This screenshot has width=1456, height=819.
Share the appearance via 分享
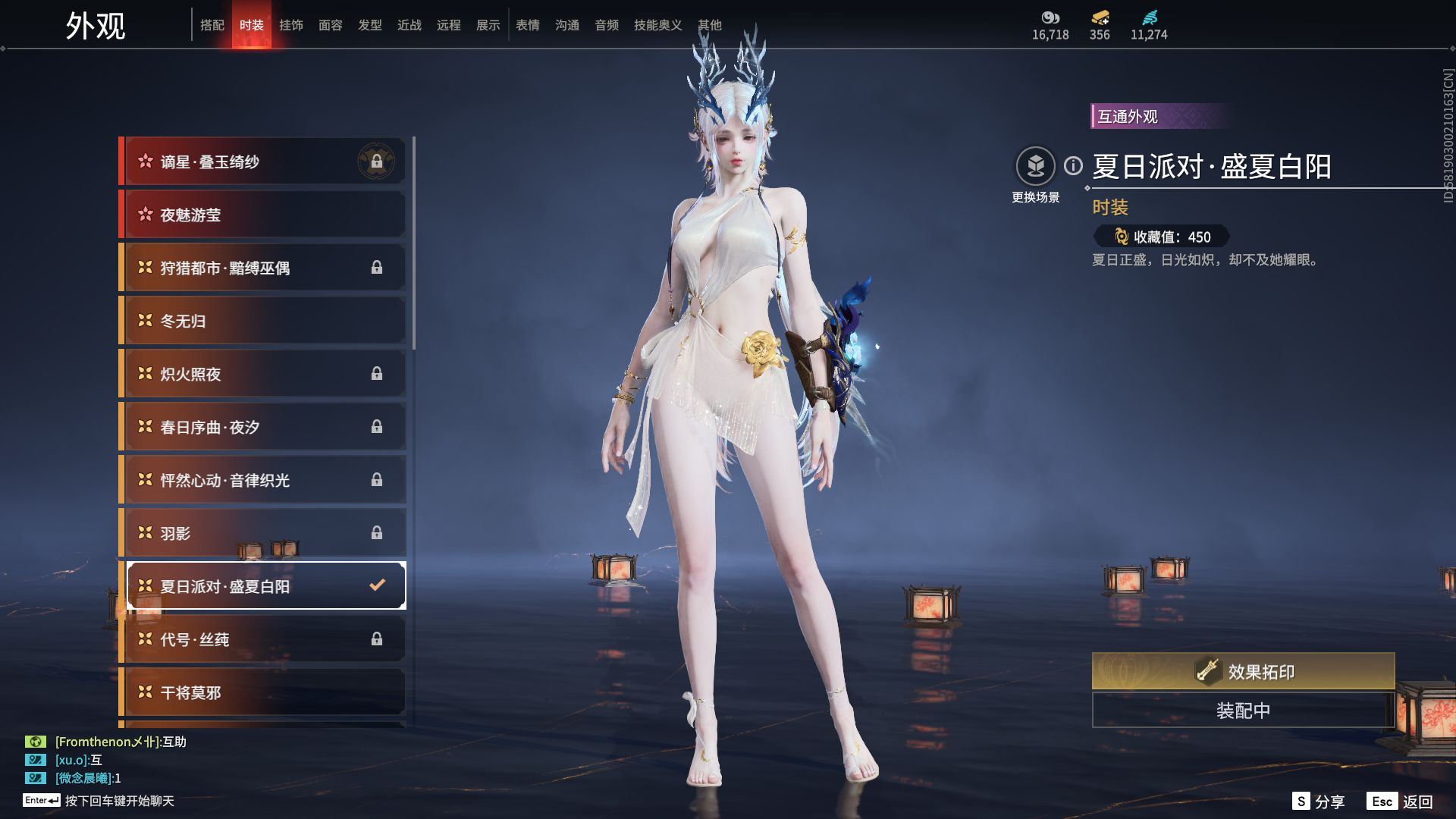click(1319, 802)
